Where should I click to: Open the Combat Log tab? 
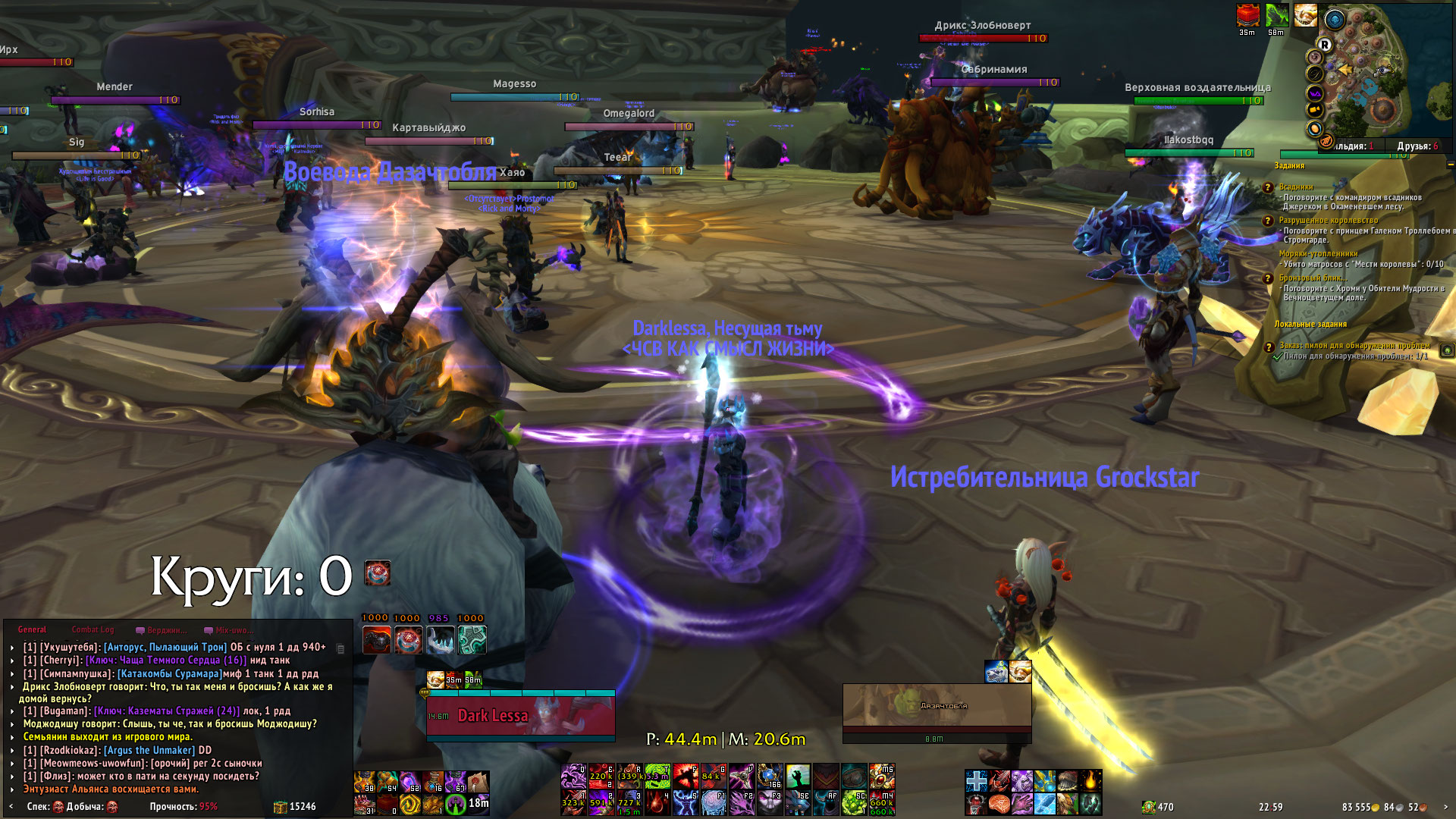(93, 629)
